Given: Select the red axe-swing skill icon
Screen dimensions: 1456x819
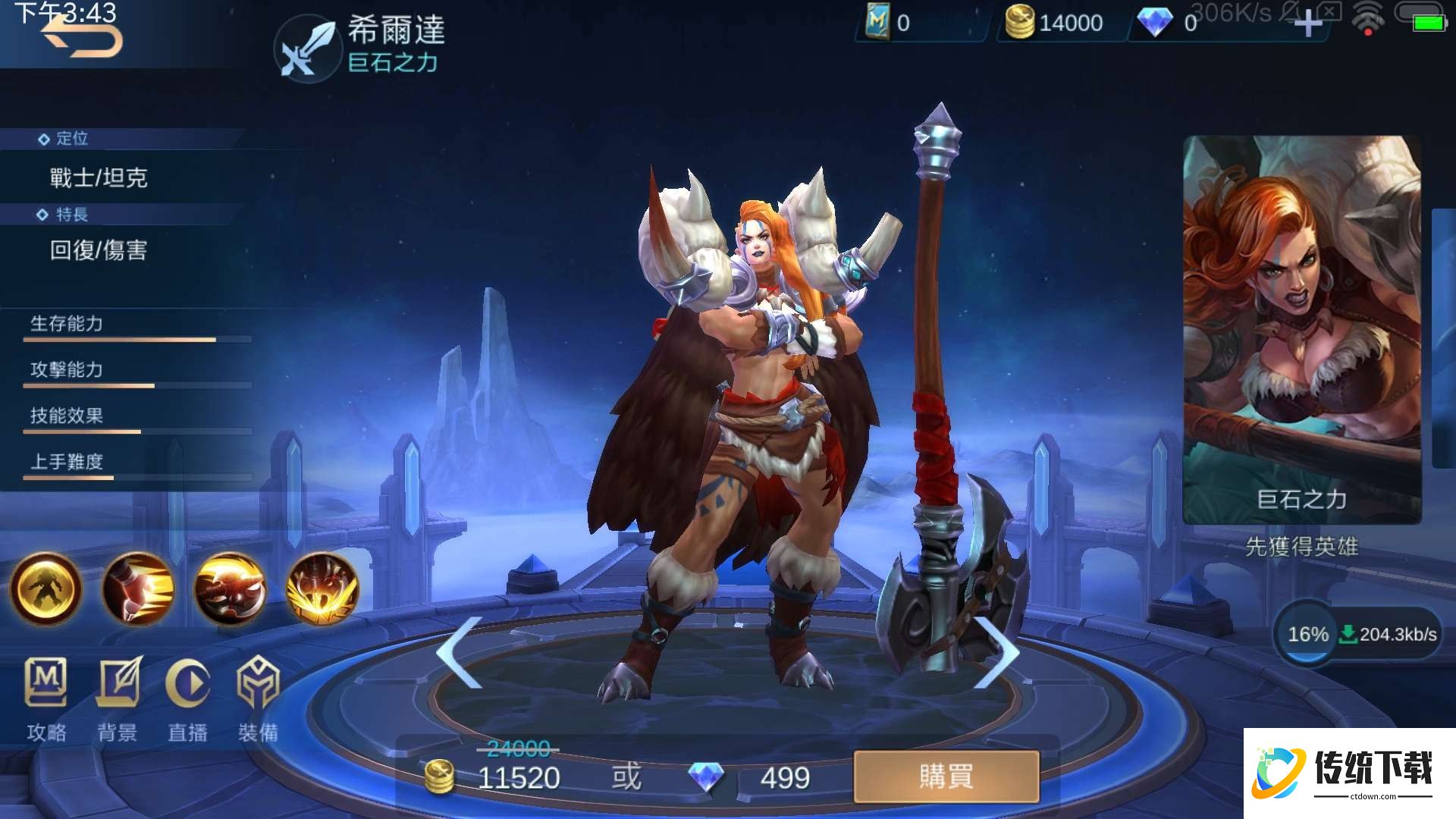Looking at the screenshot, I should pos(138,589).
